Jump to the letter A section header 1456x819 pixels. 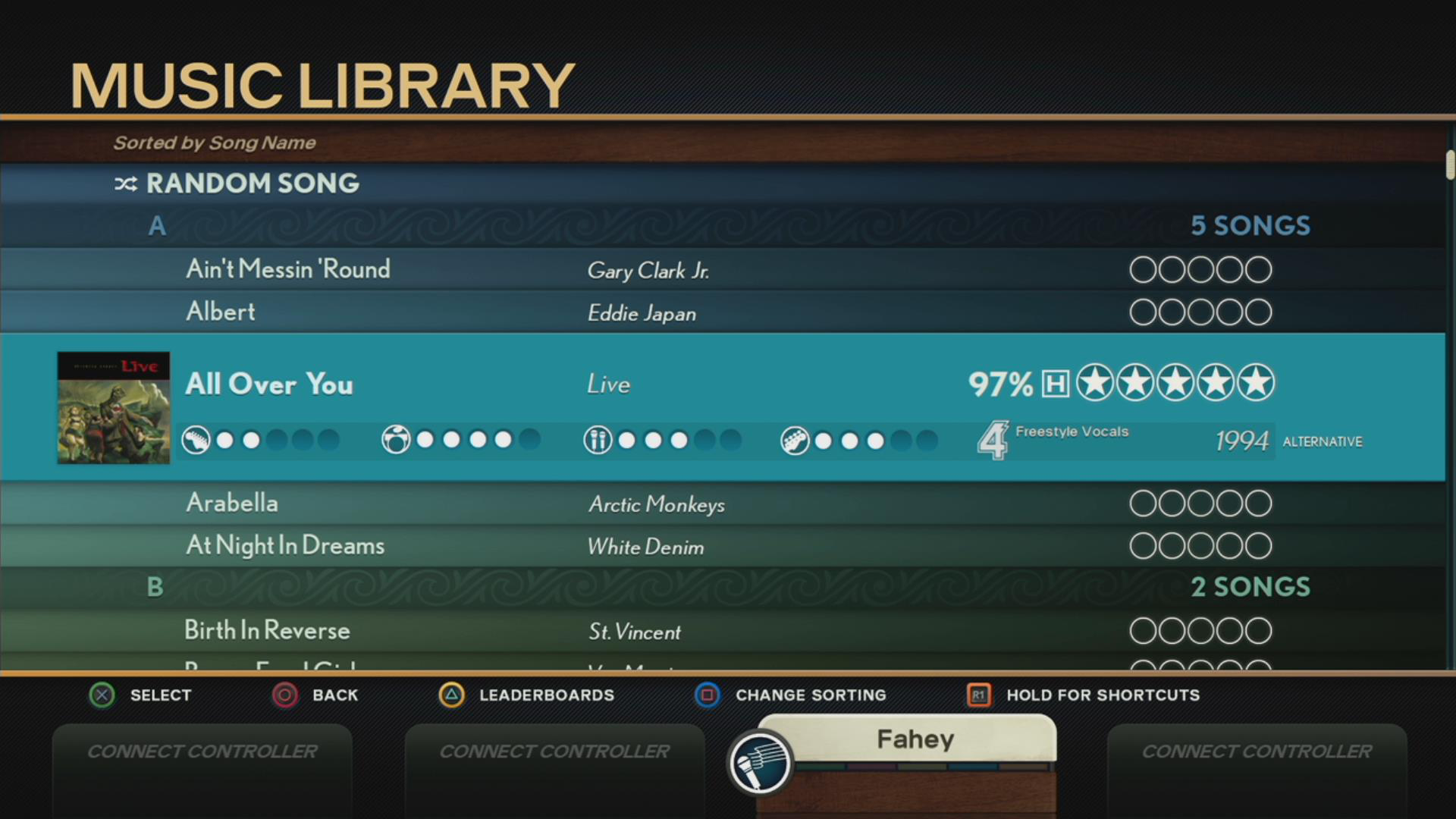[157, 226]
